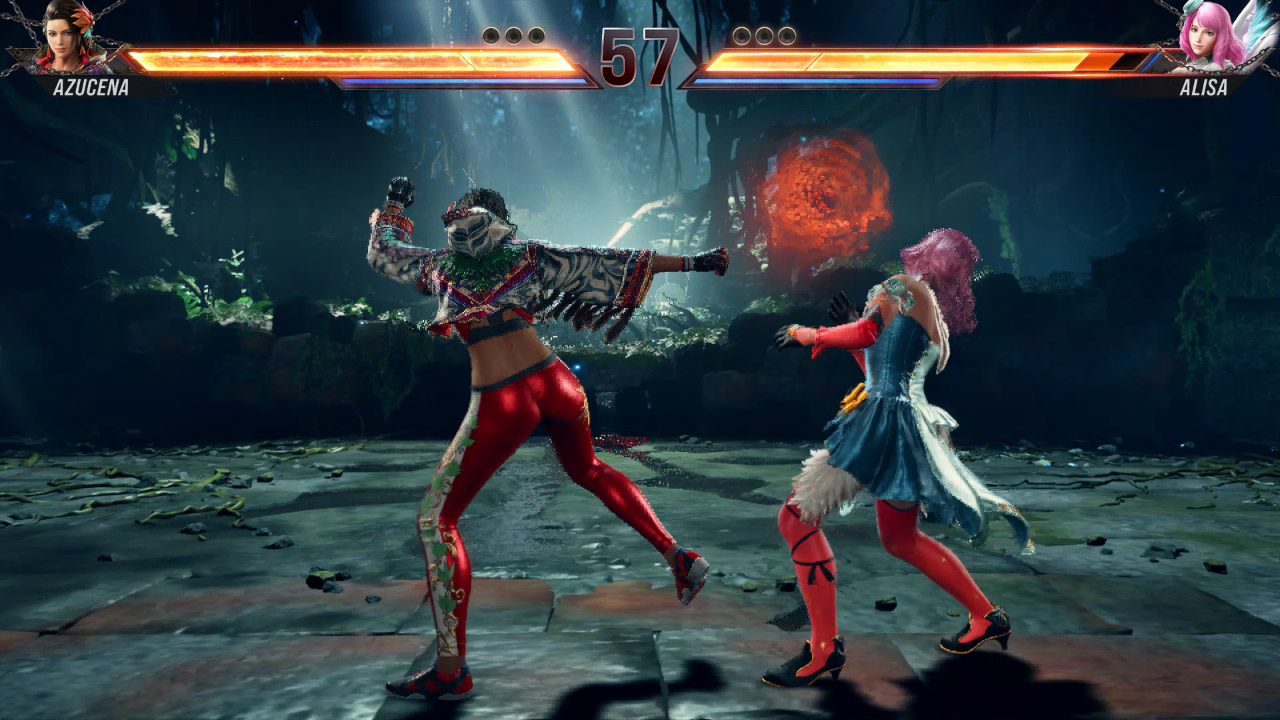
Task: Click the middle round indicator dot above Azucena's bar
Action: coord(512,35)
